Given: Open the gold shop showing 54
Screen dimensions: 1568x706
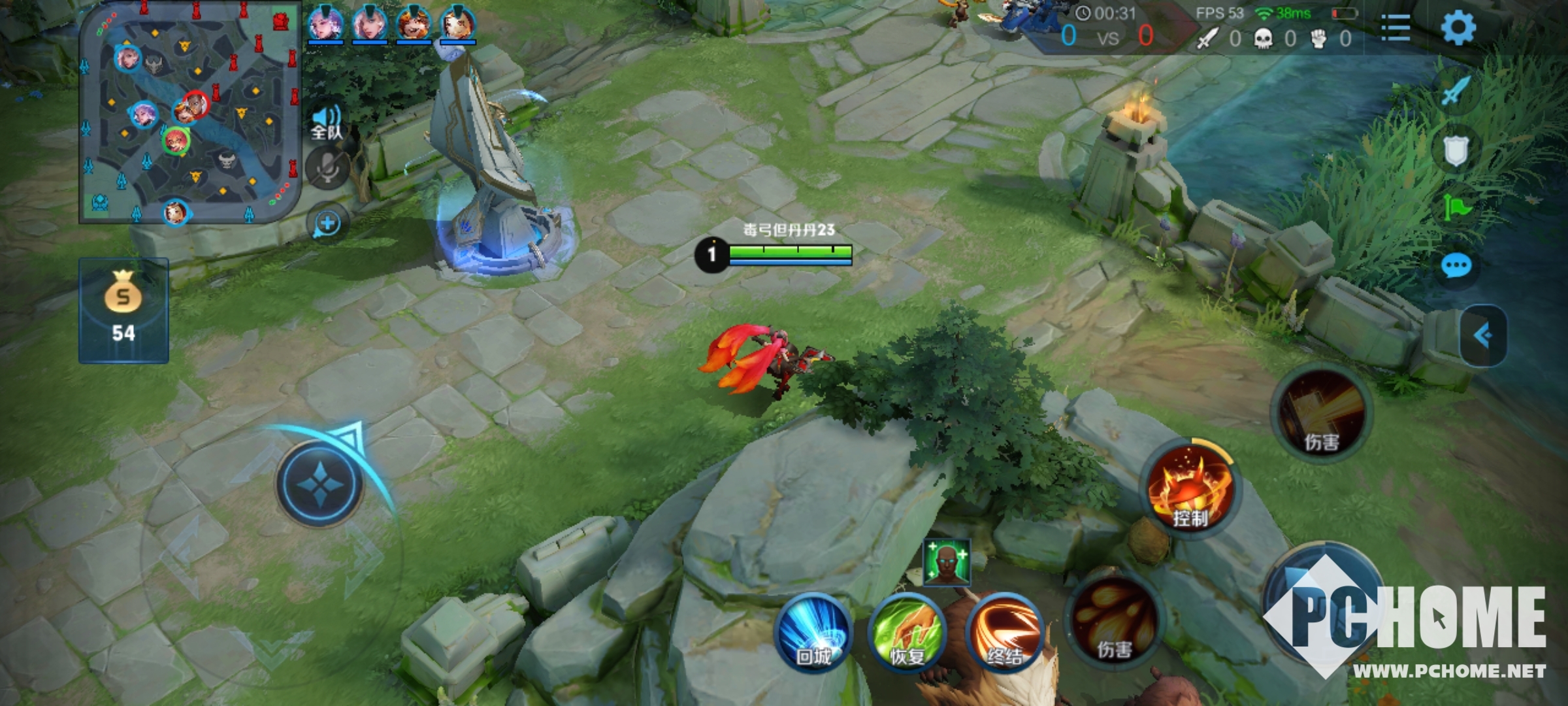Looking at the screenshot, I should pos(123,311).
